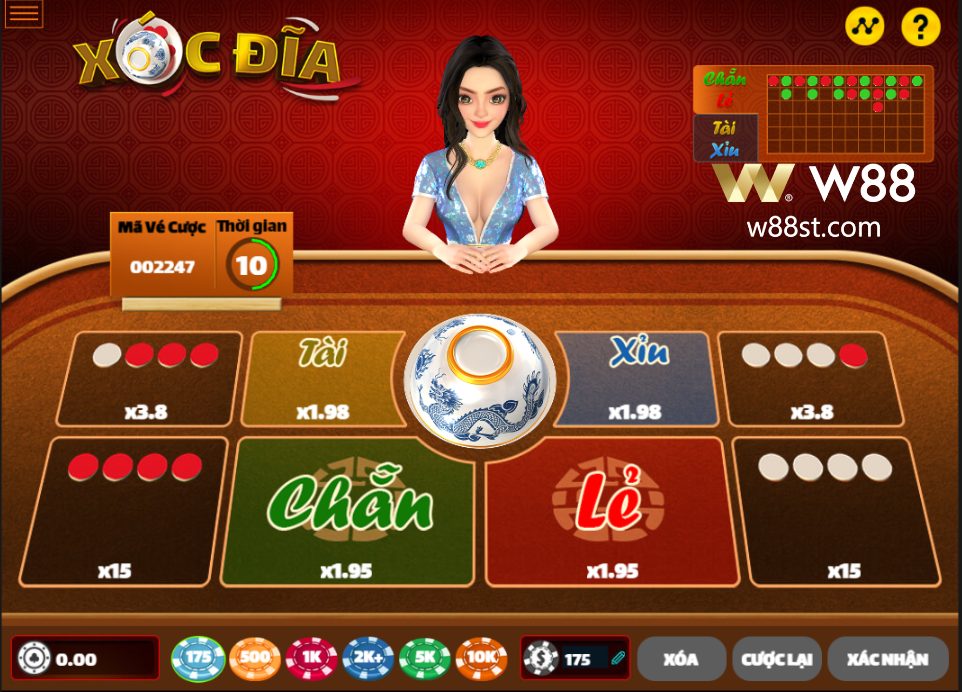Open the hamburger menu

tap(24, 13)
